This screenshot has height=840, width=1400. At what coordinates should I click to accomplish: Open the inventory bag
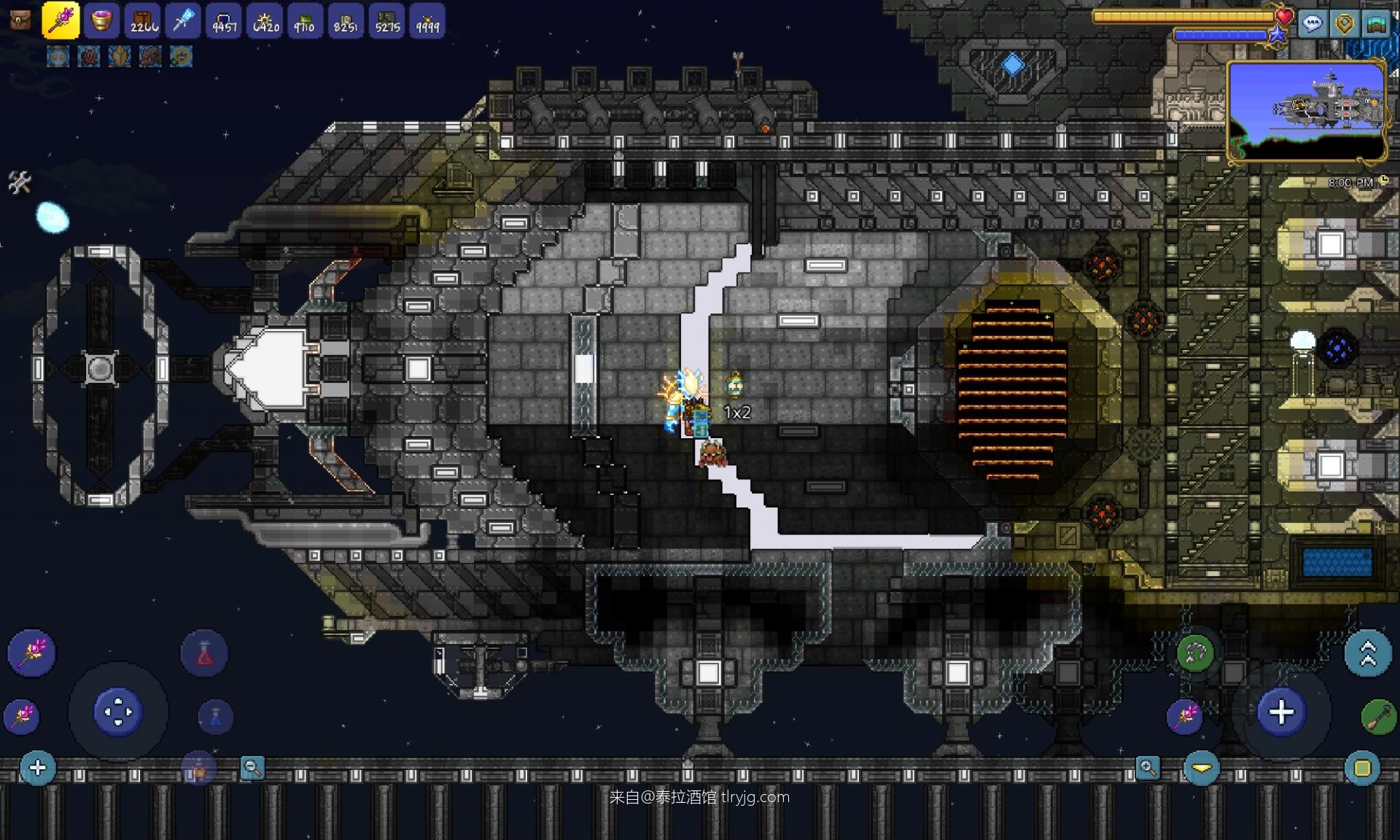tap(20, 20)
